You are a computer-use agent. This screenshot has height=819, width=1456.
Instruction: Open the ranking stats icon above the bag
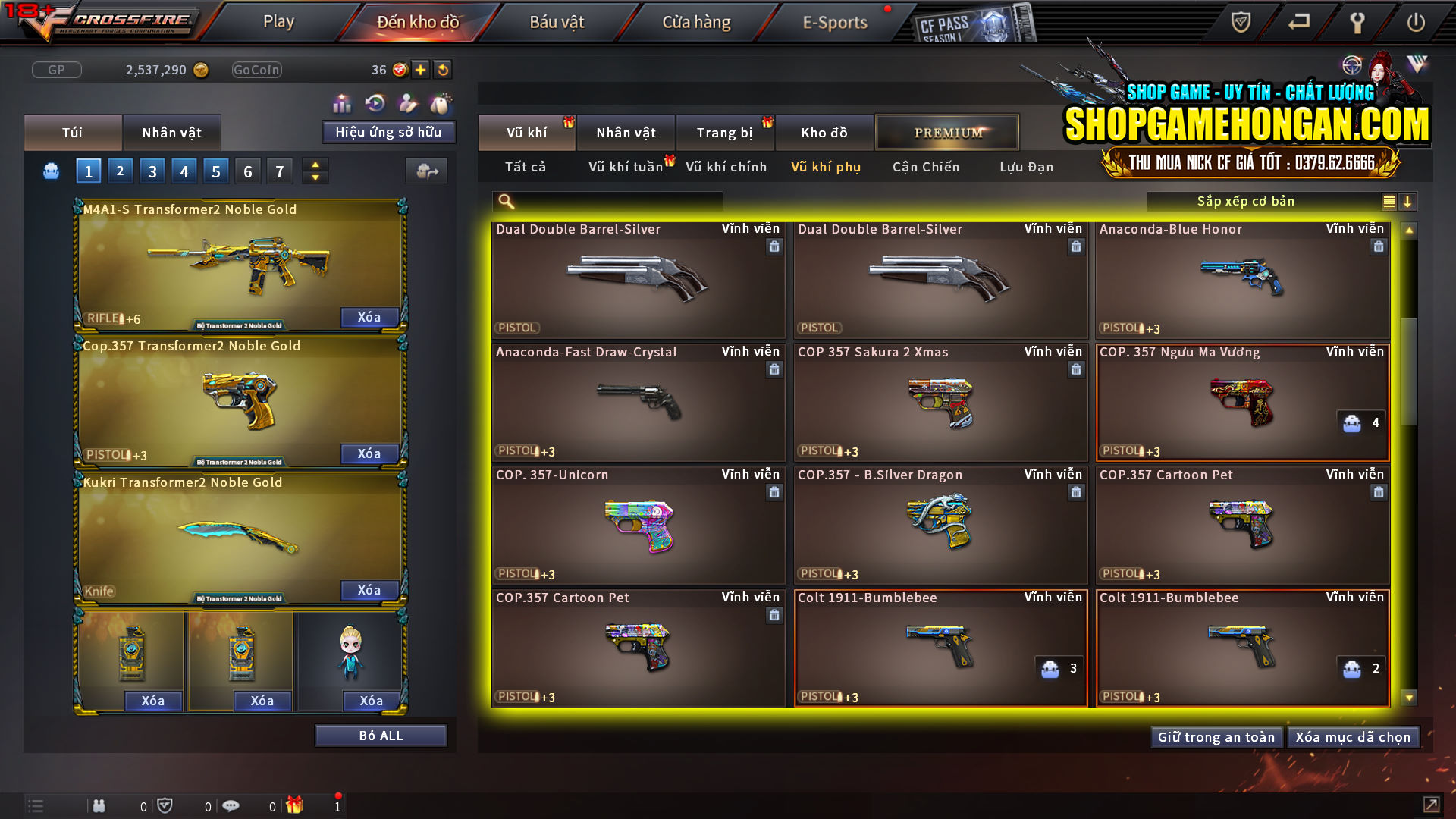(x=343, y=102)
